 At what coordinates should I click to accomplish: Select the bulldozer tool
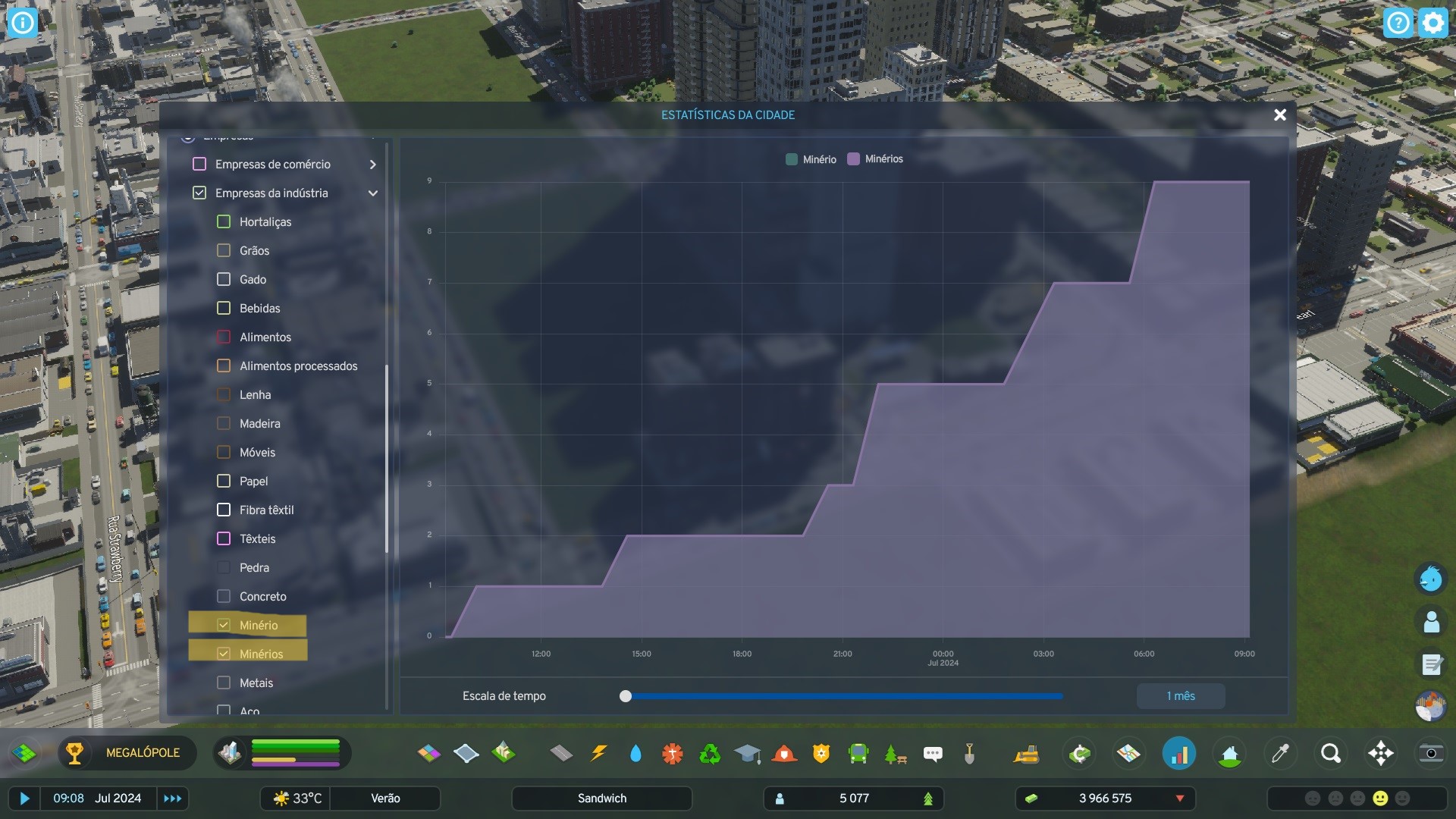1028,753
